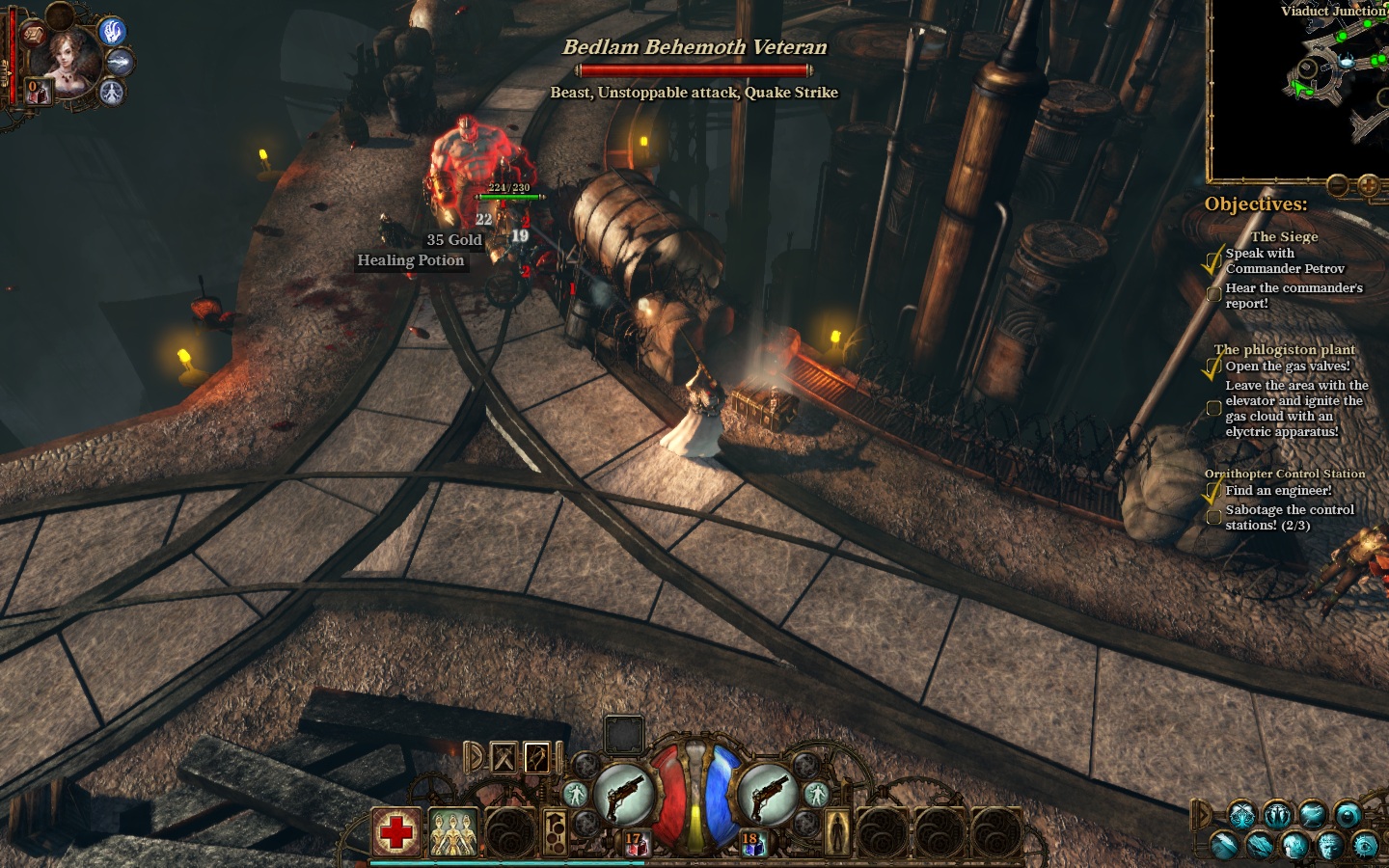Use the red cross healing skill
The image size is (1389, 868).
pos(395,831)
